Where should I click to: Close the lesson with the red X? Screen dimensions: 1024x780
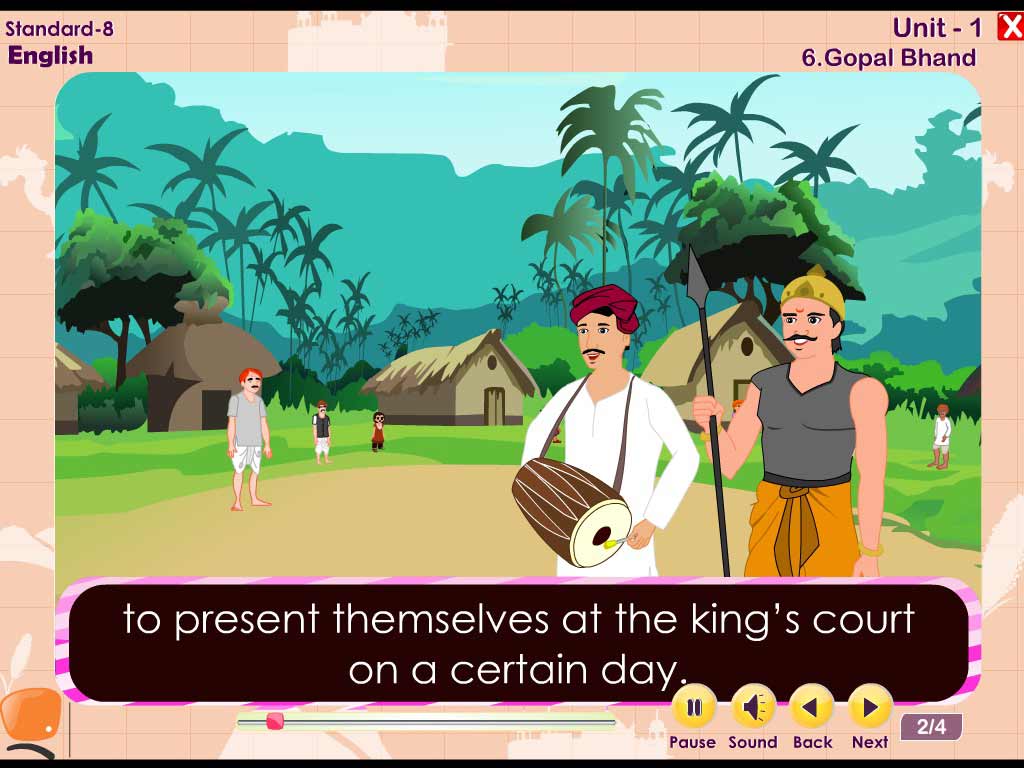point(1010,27)
